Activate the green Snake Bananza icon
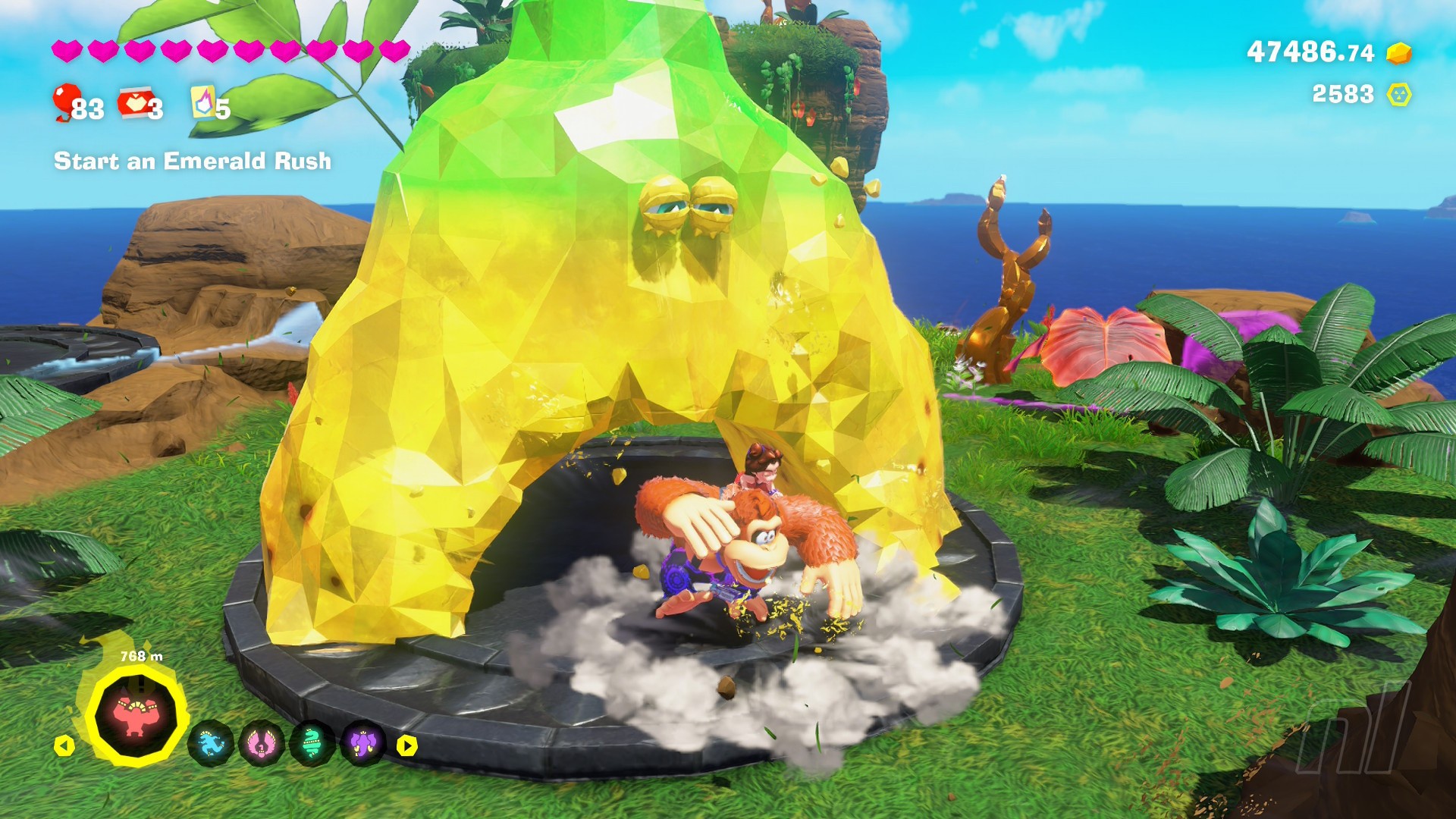 click(x=312, y=744)
